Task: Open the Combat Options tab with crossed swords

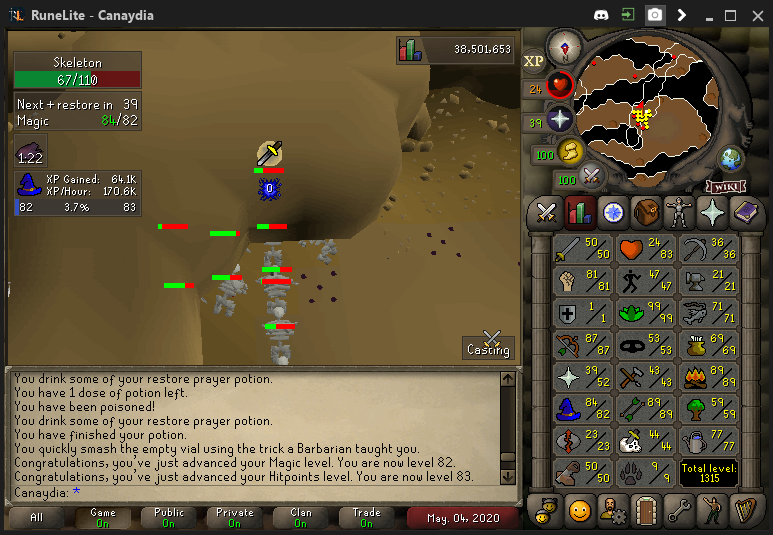Action: click(546, 212)
